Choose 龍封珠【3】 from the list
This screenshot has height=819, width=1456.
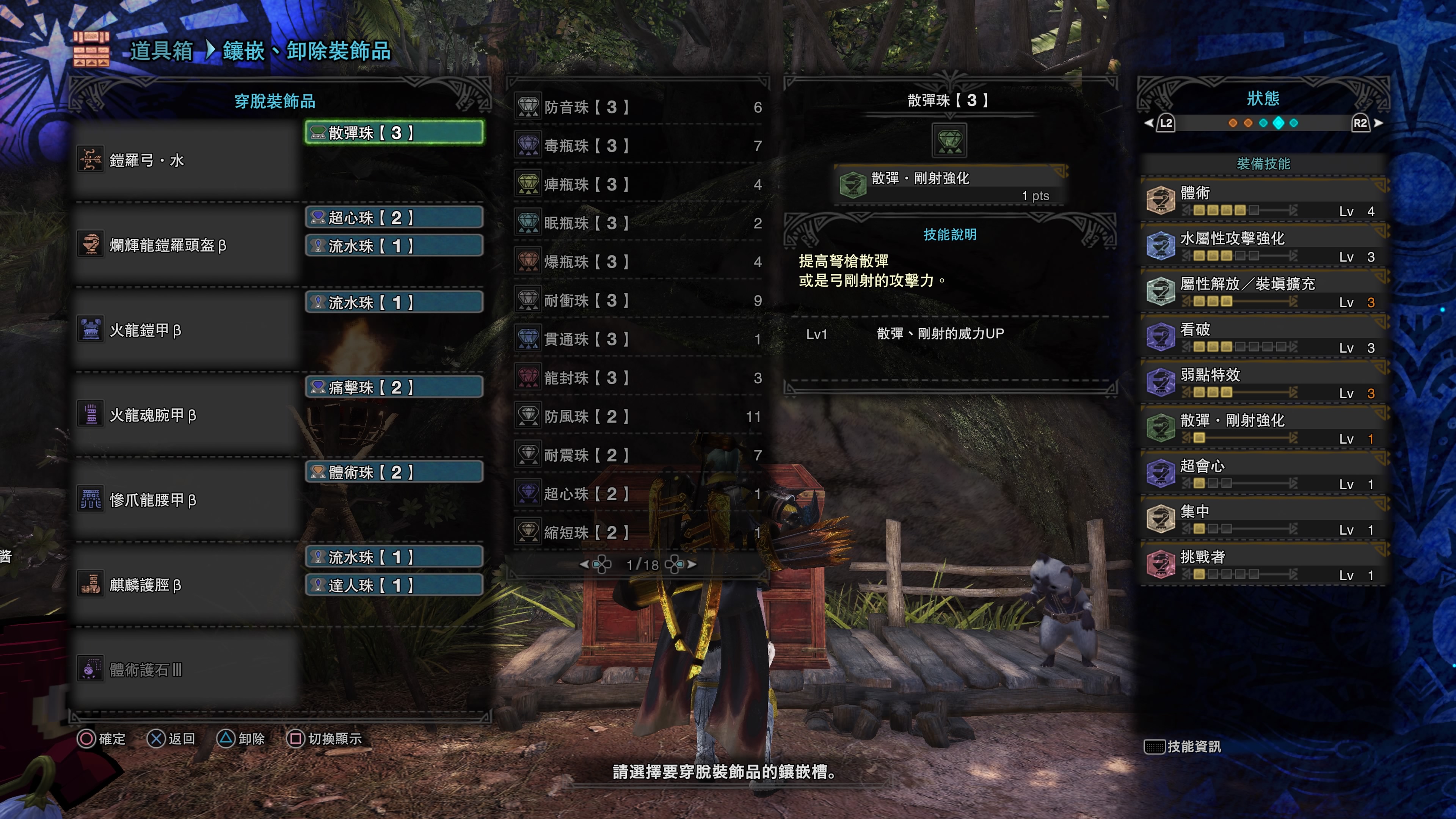[x=639, y=378]
